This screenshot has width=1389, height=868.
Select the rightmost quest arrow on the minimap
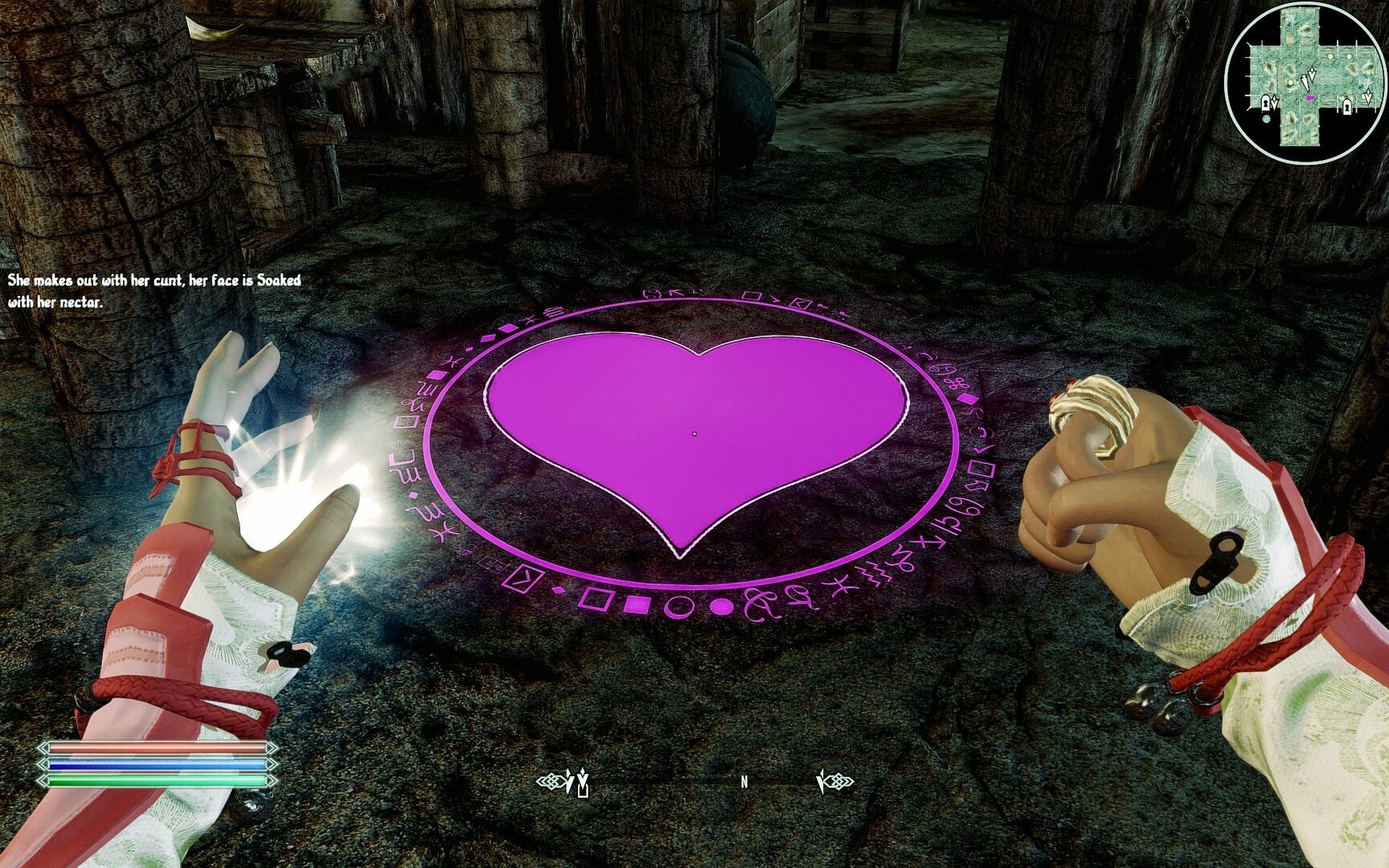1368,96
